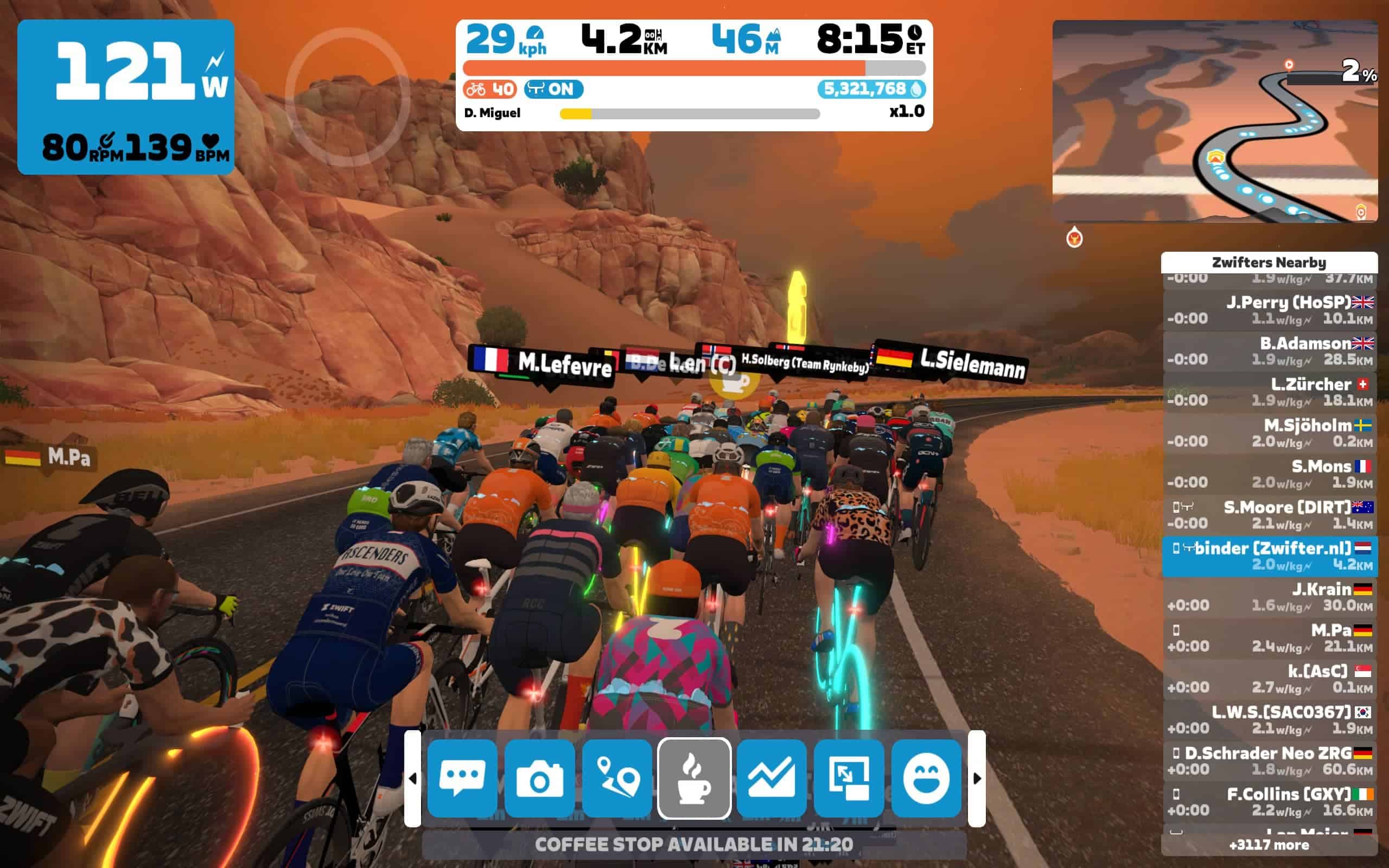Show the performance graph button

[x=772, y=778]
